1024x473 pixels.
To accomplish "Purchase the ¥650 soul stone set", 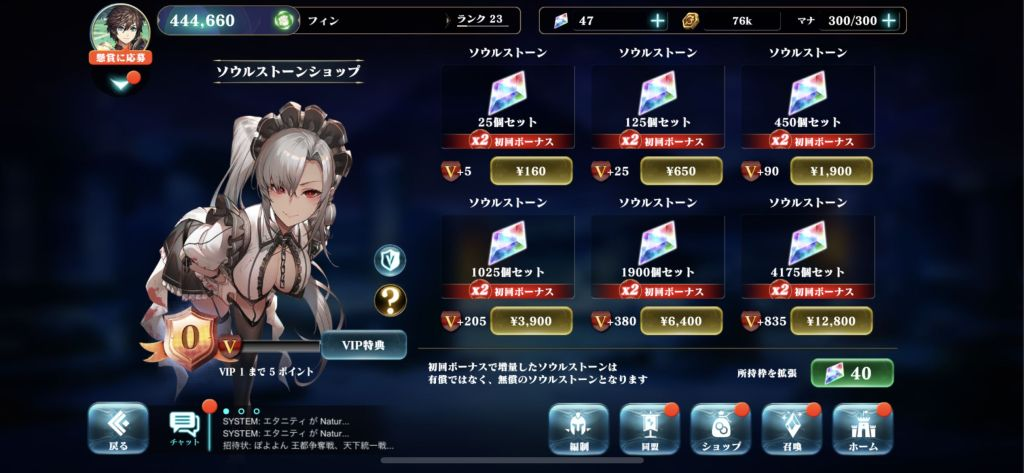I will [681, 171].
